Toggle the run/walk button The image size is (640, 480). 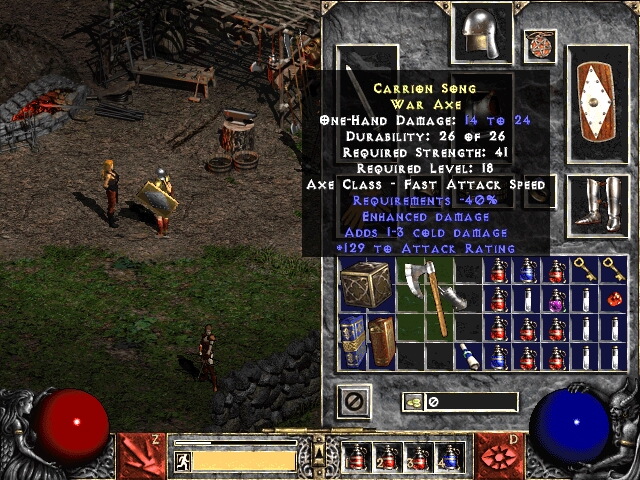pyautogui.click(x=184, y=461)
